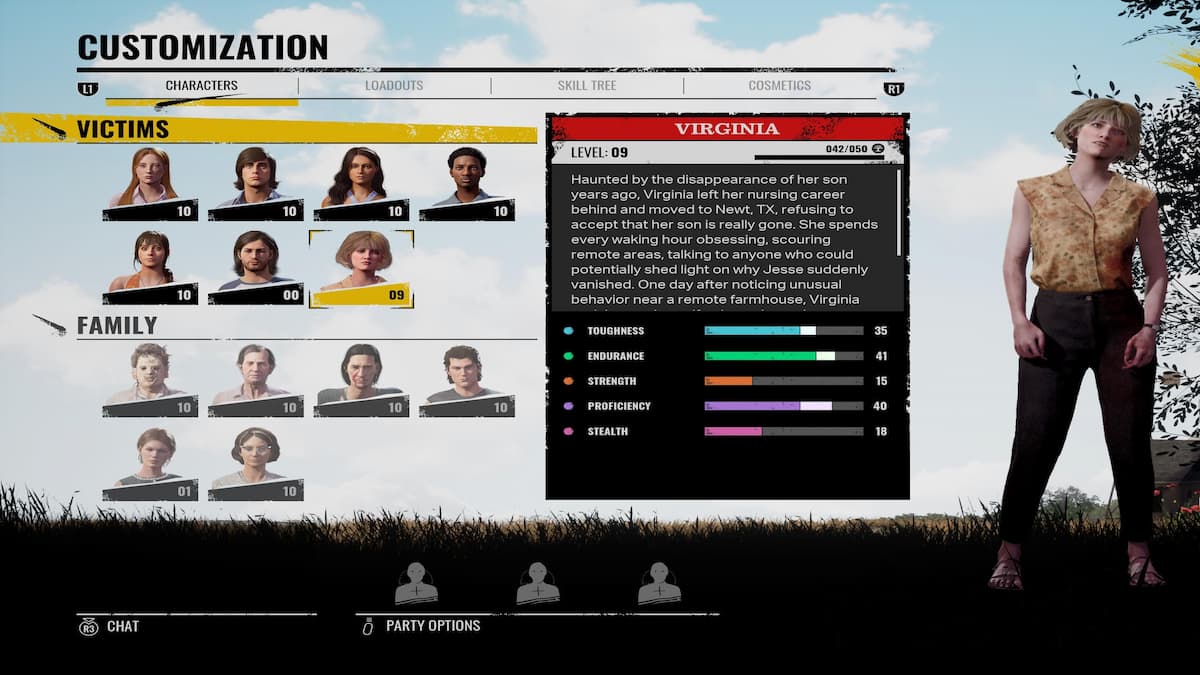Click the Virginia biography scrollbar
The image size is (1200, 675).
click(899, 212)
